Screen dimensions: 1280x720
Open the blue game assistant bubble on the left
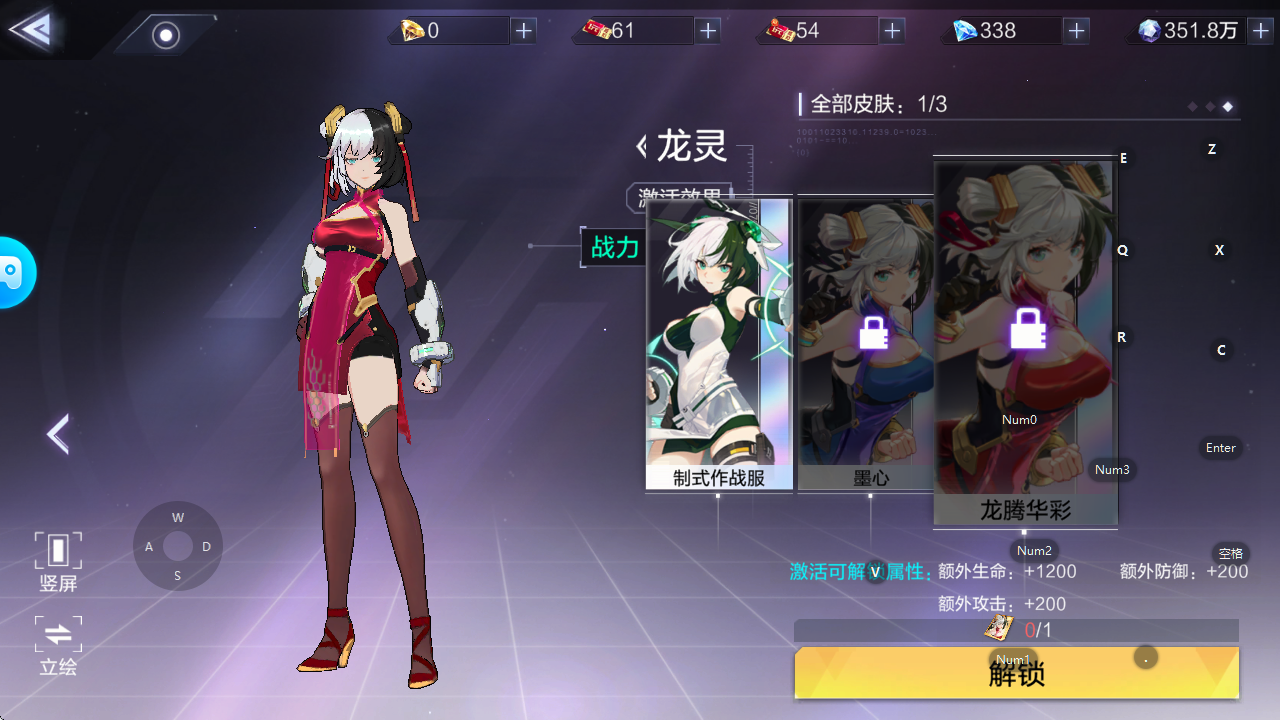[14, 271]
